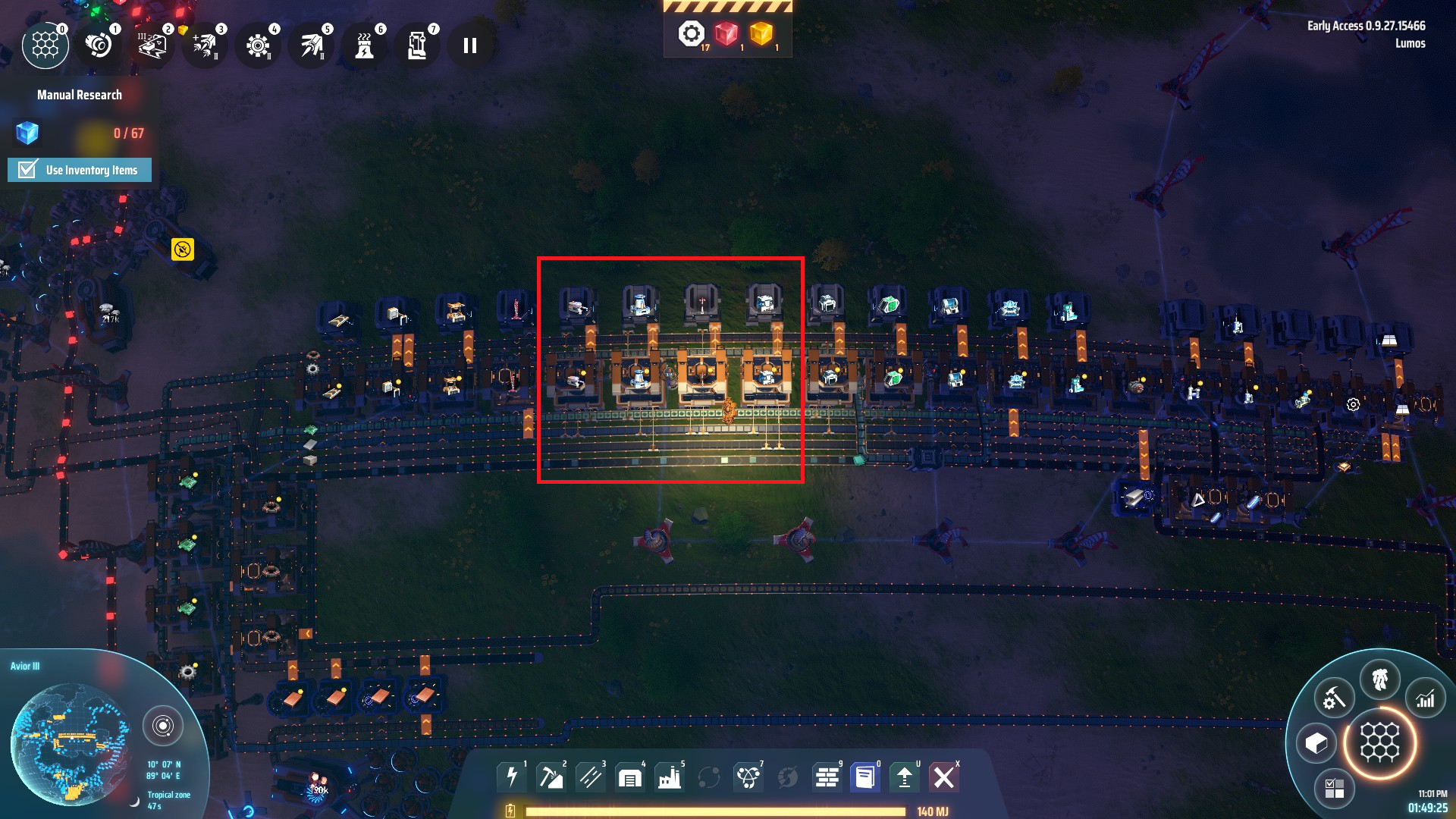Open the atom research build category
This screenshot has width=1456, height=819.
pos(748,777)
